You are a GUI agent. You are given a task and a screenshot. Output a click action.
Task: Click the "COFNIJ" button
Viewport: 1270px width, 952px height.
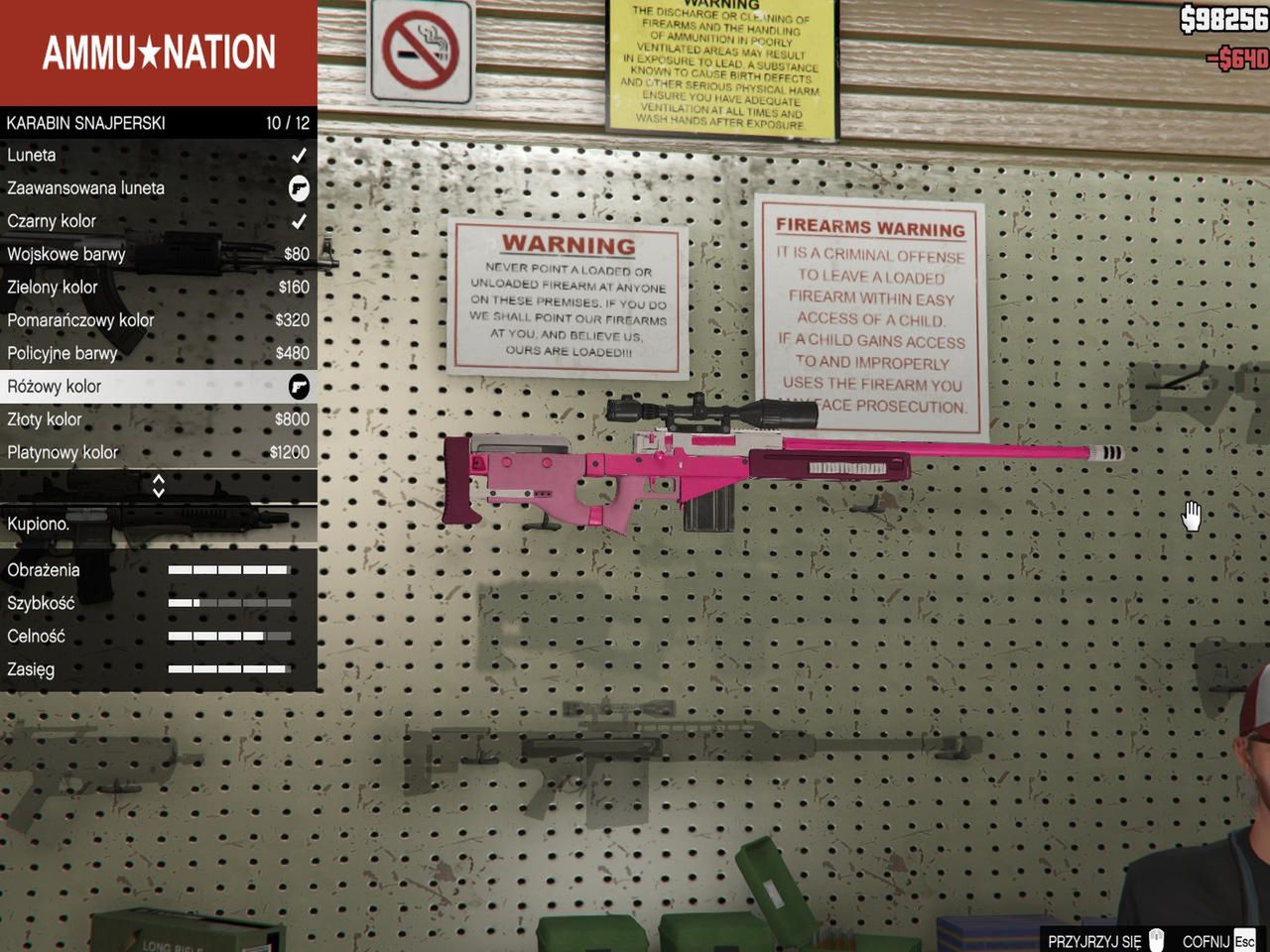pos(1204,939)
